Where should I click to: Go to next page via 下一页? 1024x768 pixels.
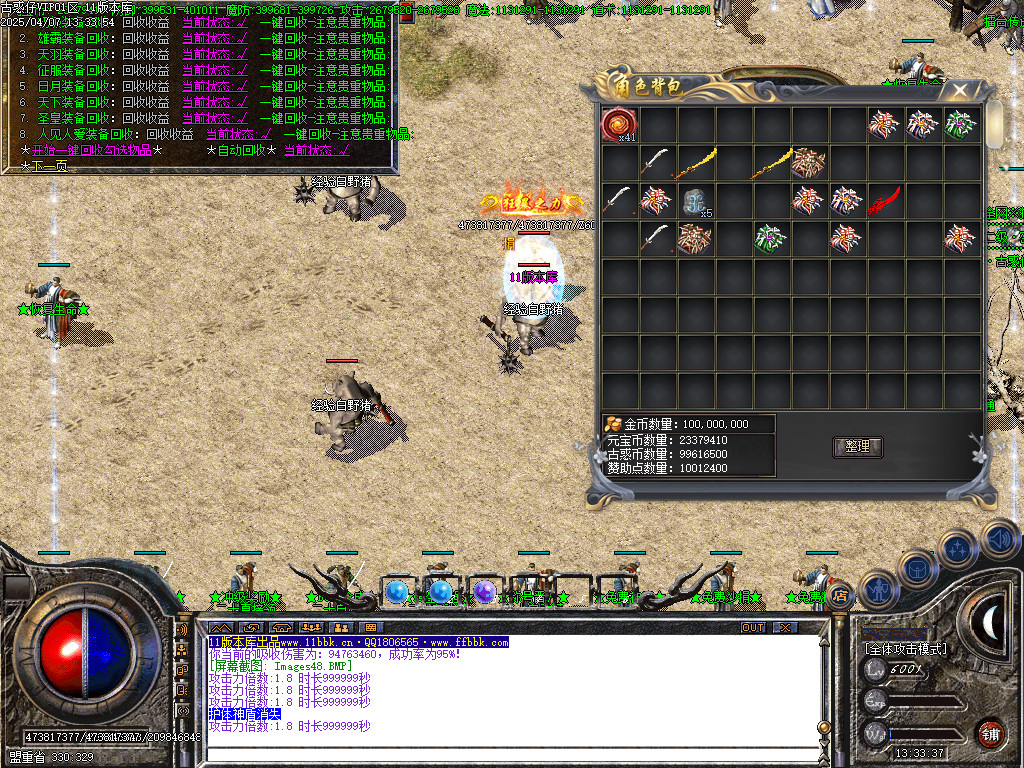45,166
